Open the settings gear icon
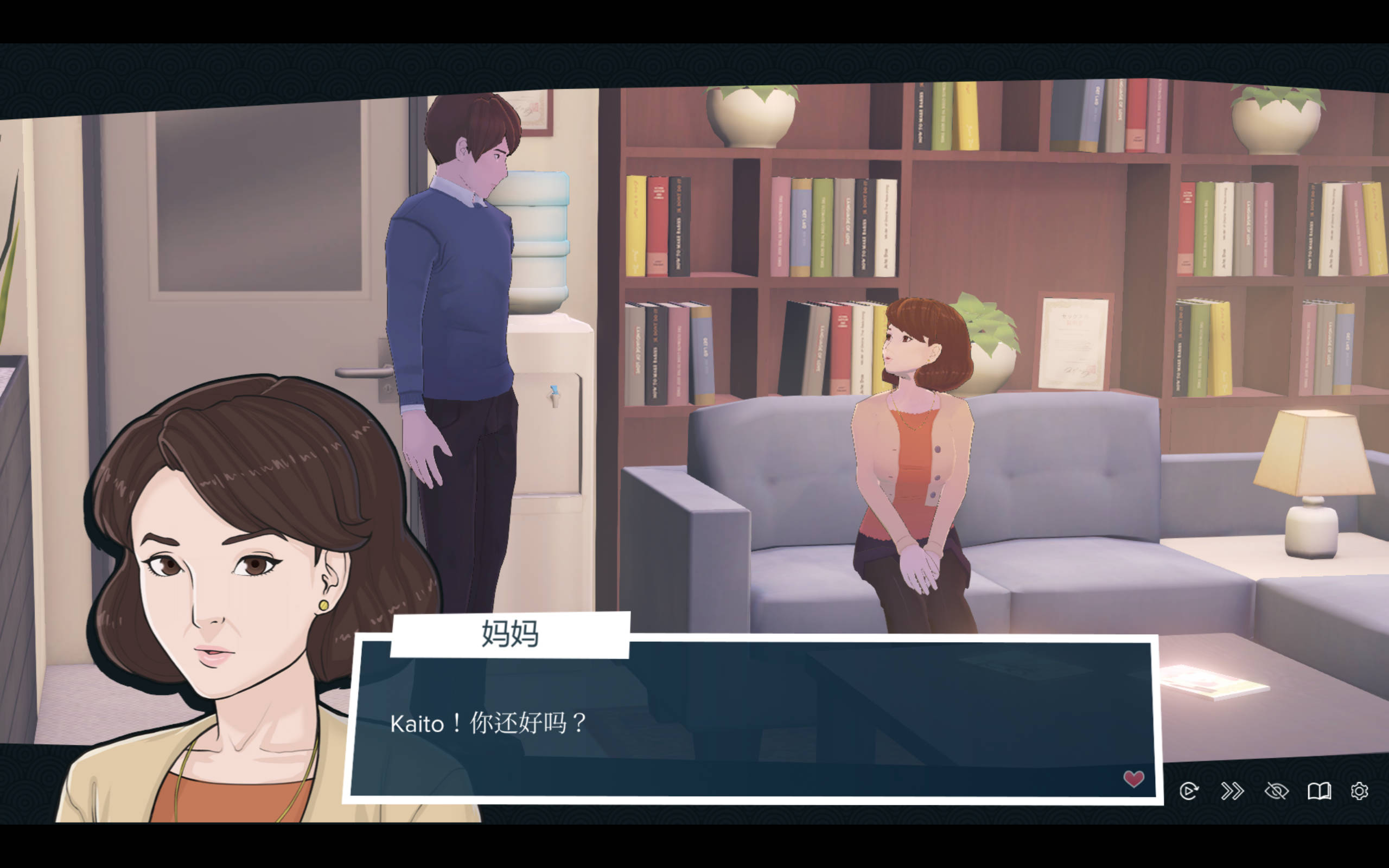1389x868 pixels. pos(1359,791)
